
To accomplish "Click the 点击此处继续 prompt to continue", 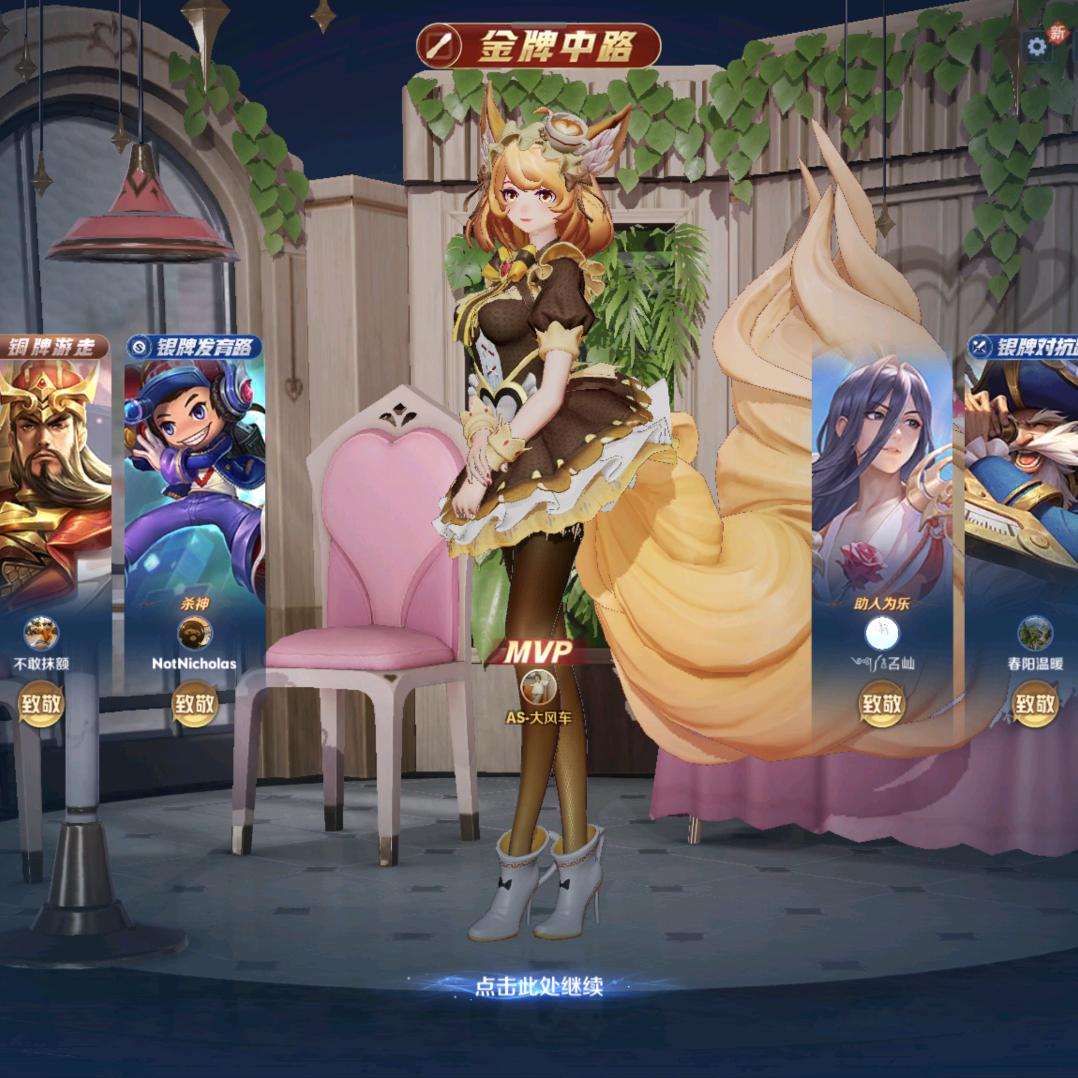I will pos(539,986).
